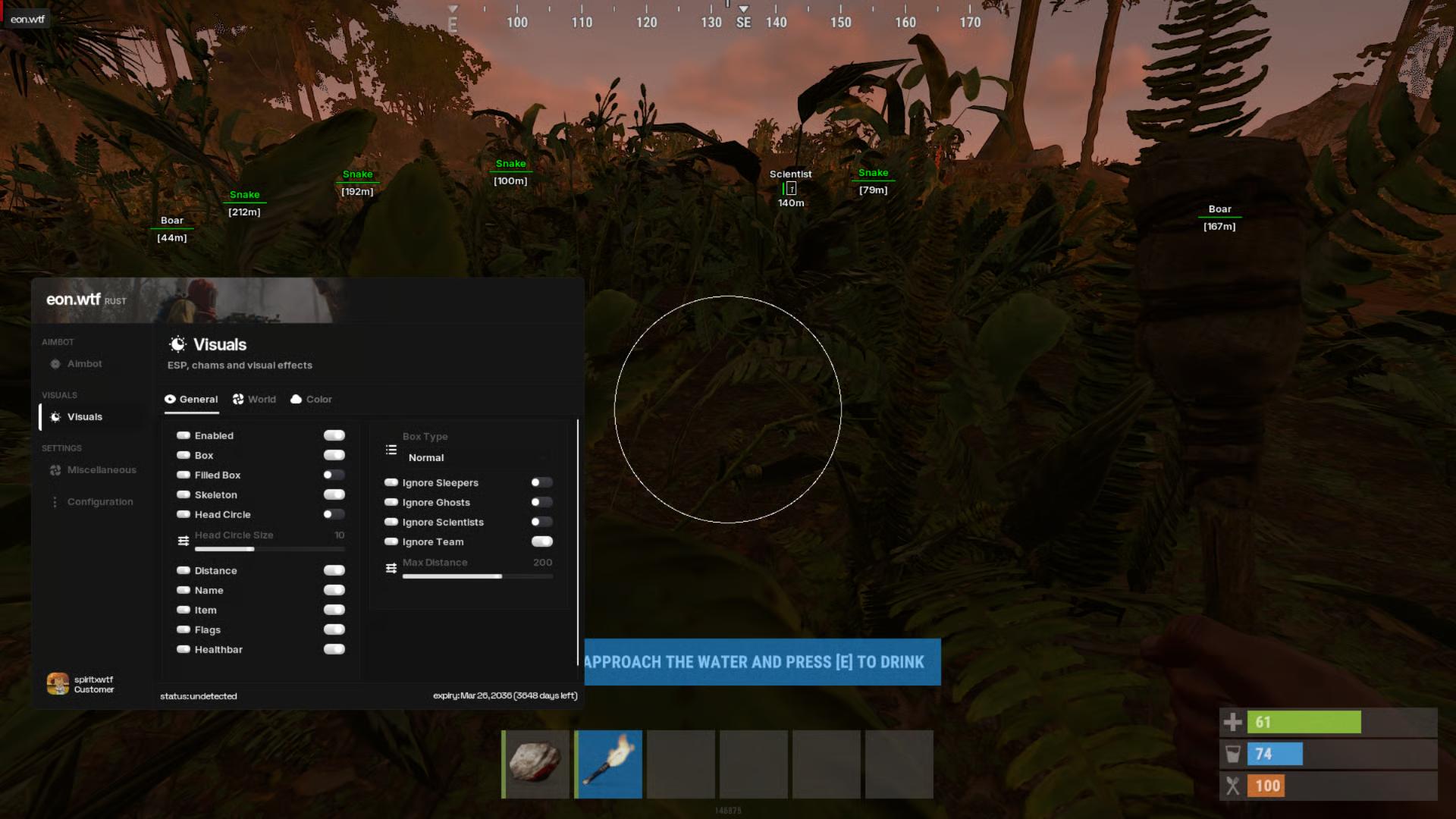
Task: Select the torch hotbar slot
Action: click(608, 764)
